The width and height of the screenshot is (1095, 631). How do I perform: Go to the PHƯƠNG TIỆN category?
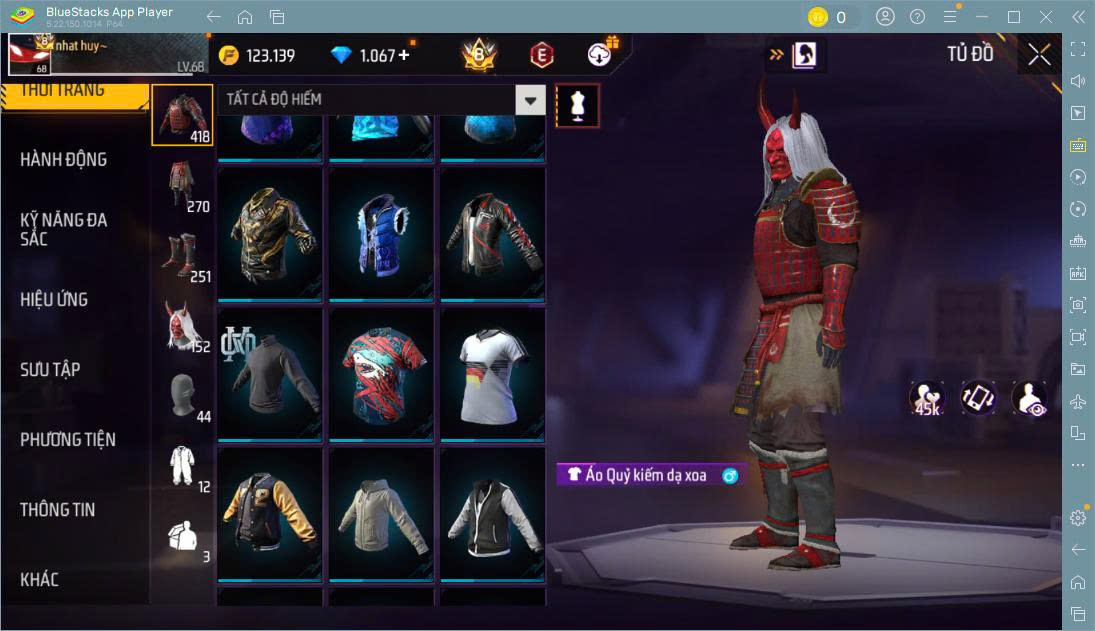pos(68,440)
